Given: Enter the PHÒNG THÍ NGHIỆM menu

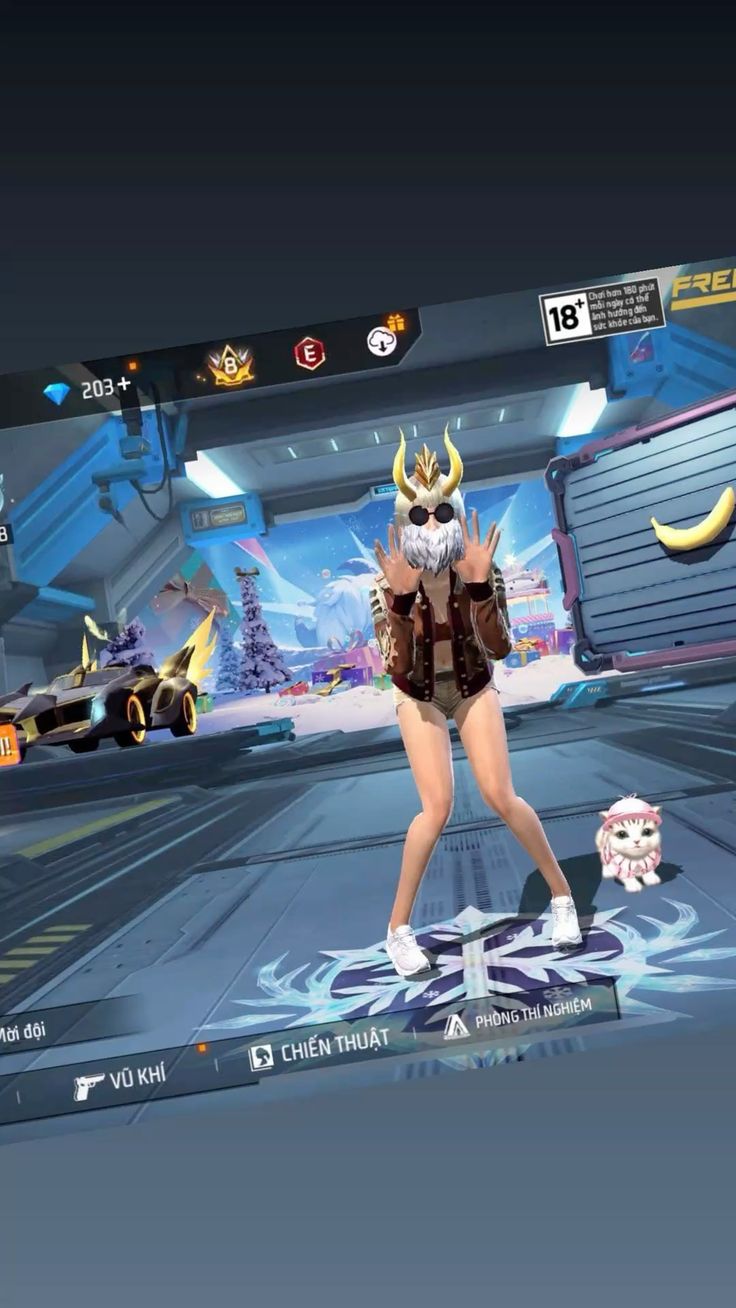Looking at the screenshot, I should coord(518,1012).
